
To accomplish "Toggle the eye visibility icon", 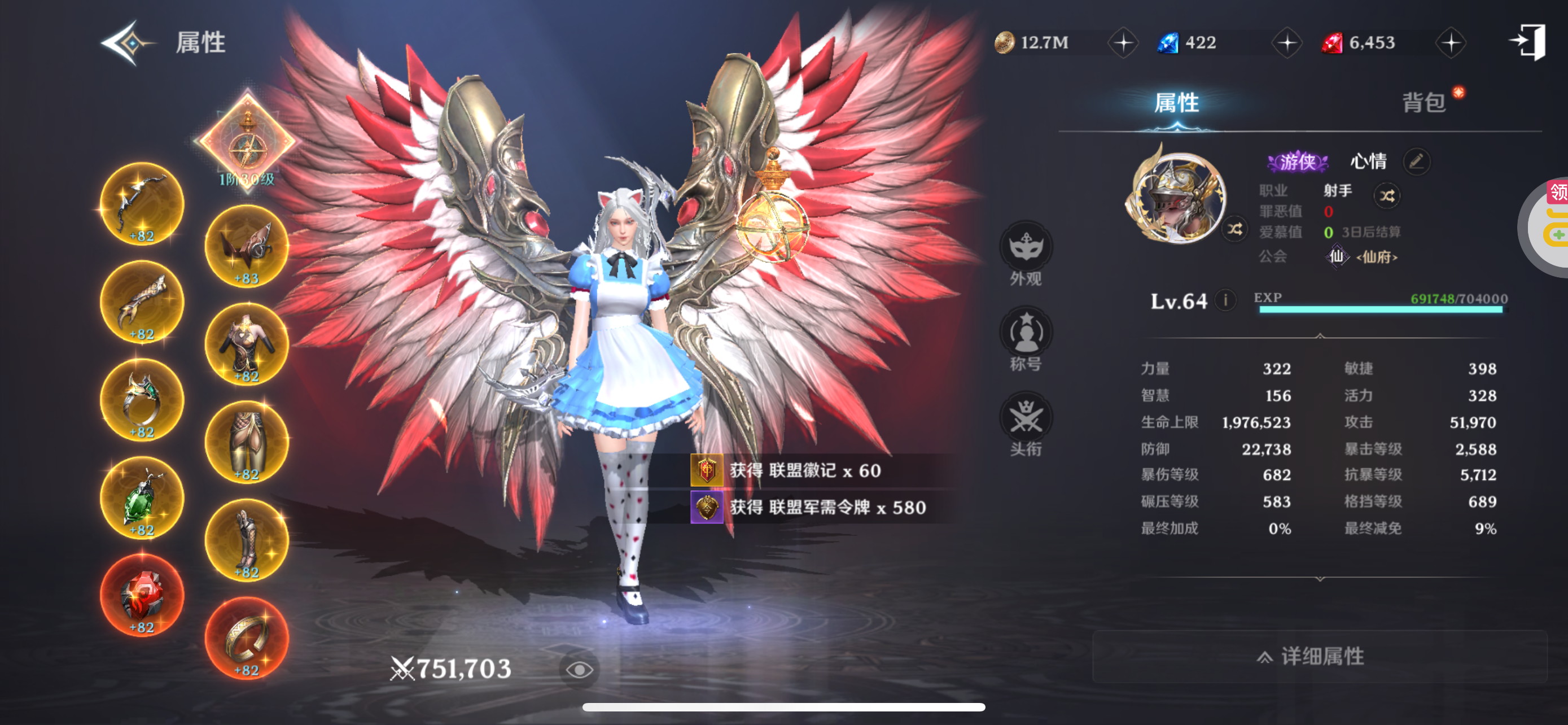I will [x=579, y=670].
